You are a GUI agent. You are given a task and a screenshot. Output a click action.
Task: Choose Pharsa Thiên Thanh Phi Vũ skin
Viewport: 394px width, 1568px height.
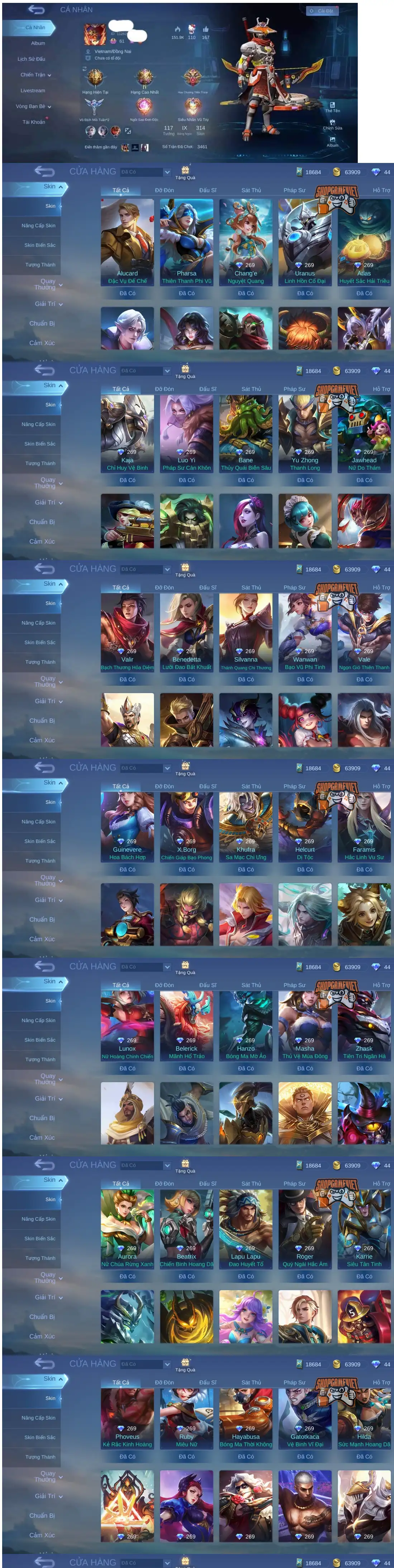(186, 242)
